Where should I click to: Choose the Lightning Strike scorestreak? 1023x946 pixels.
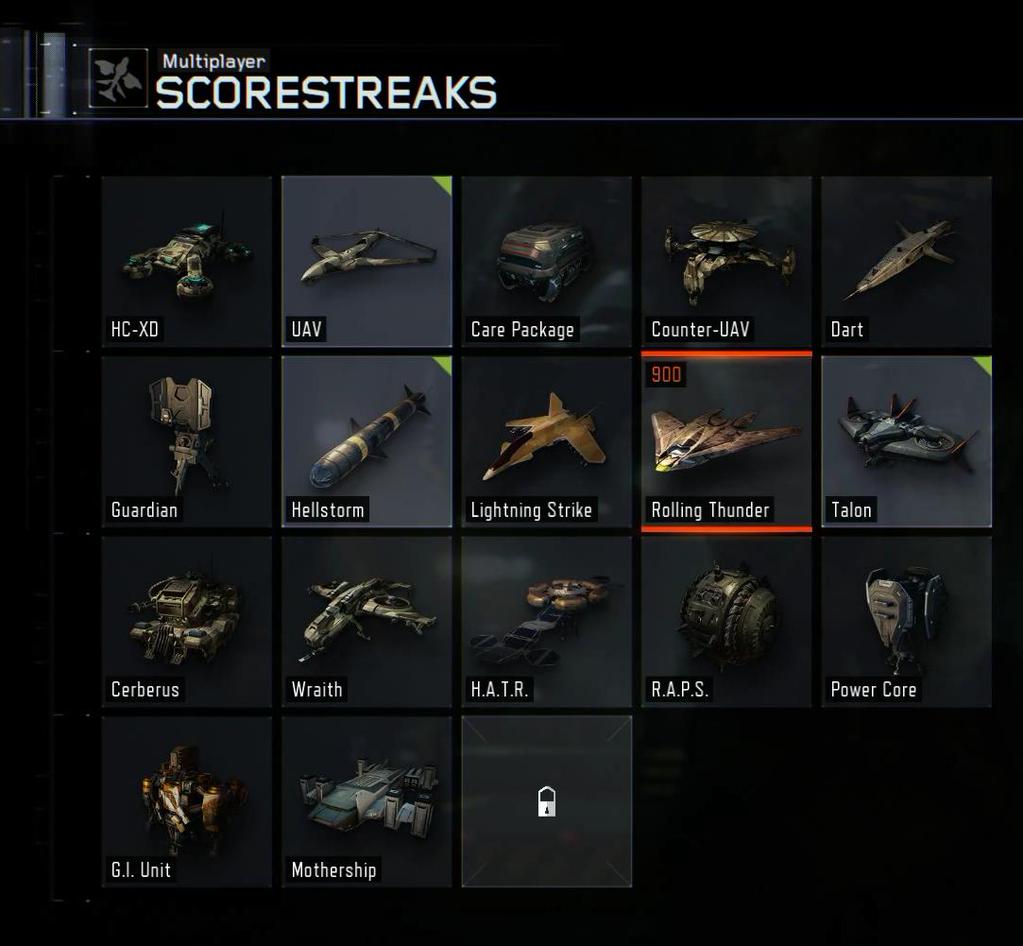[x=547, y=441]
